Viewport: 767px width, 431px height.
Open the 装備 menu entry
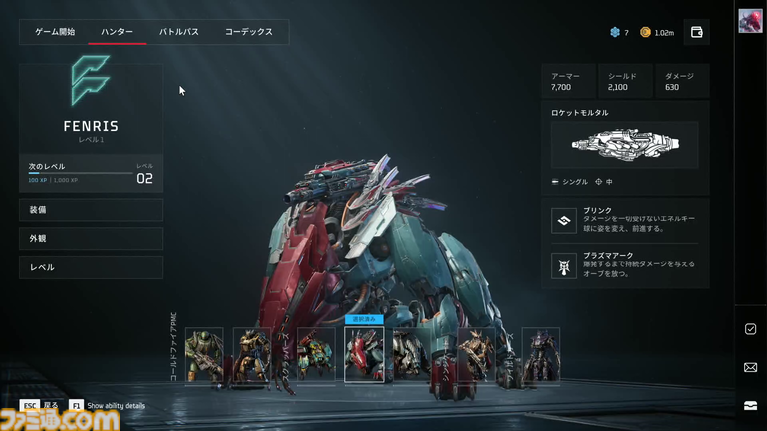pyautogui.click(x=91, y=210)
